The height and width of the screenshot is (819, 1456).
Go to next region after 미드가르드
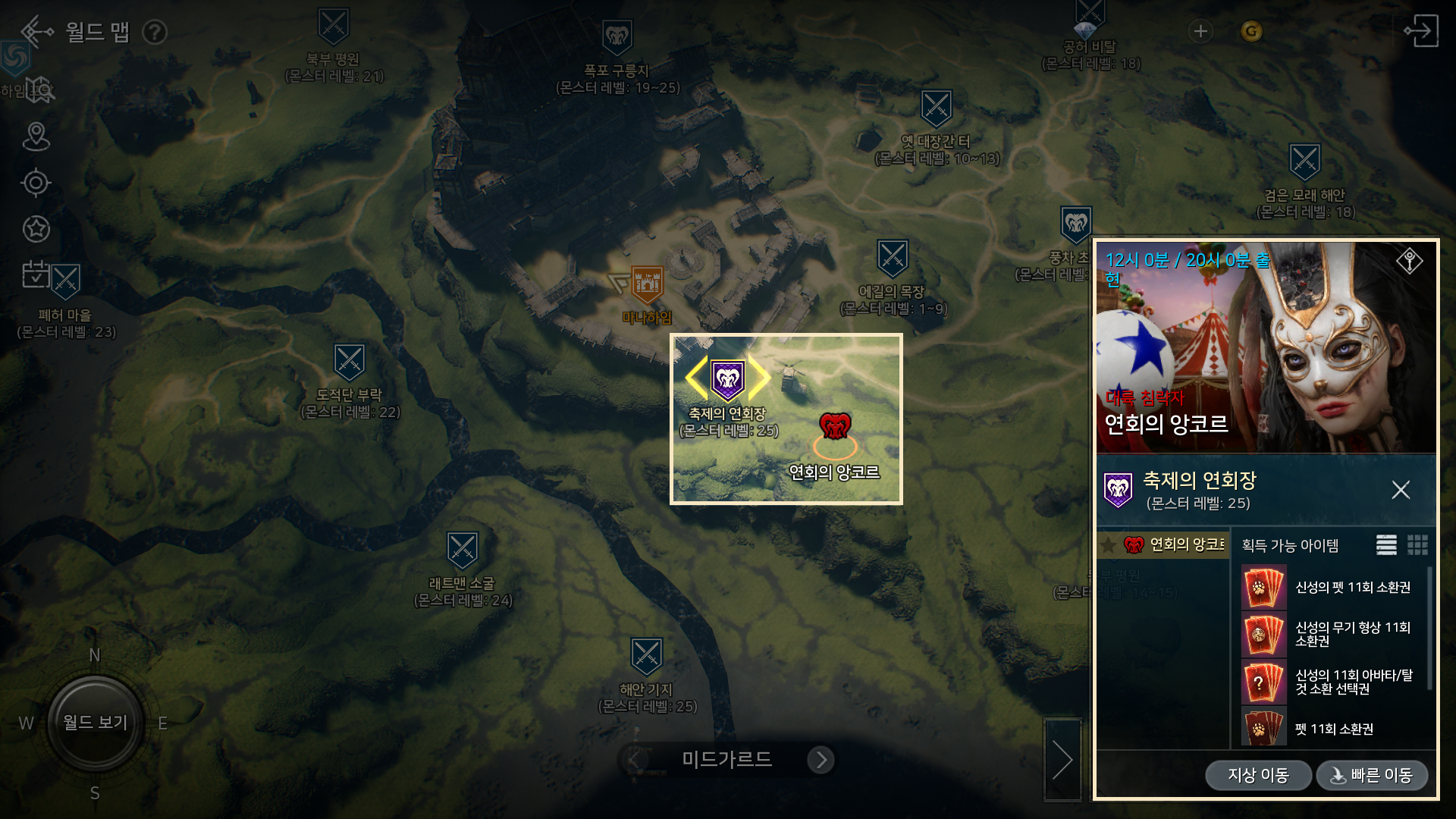[821, 760]
